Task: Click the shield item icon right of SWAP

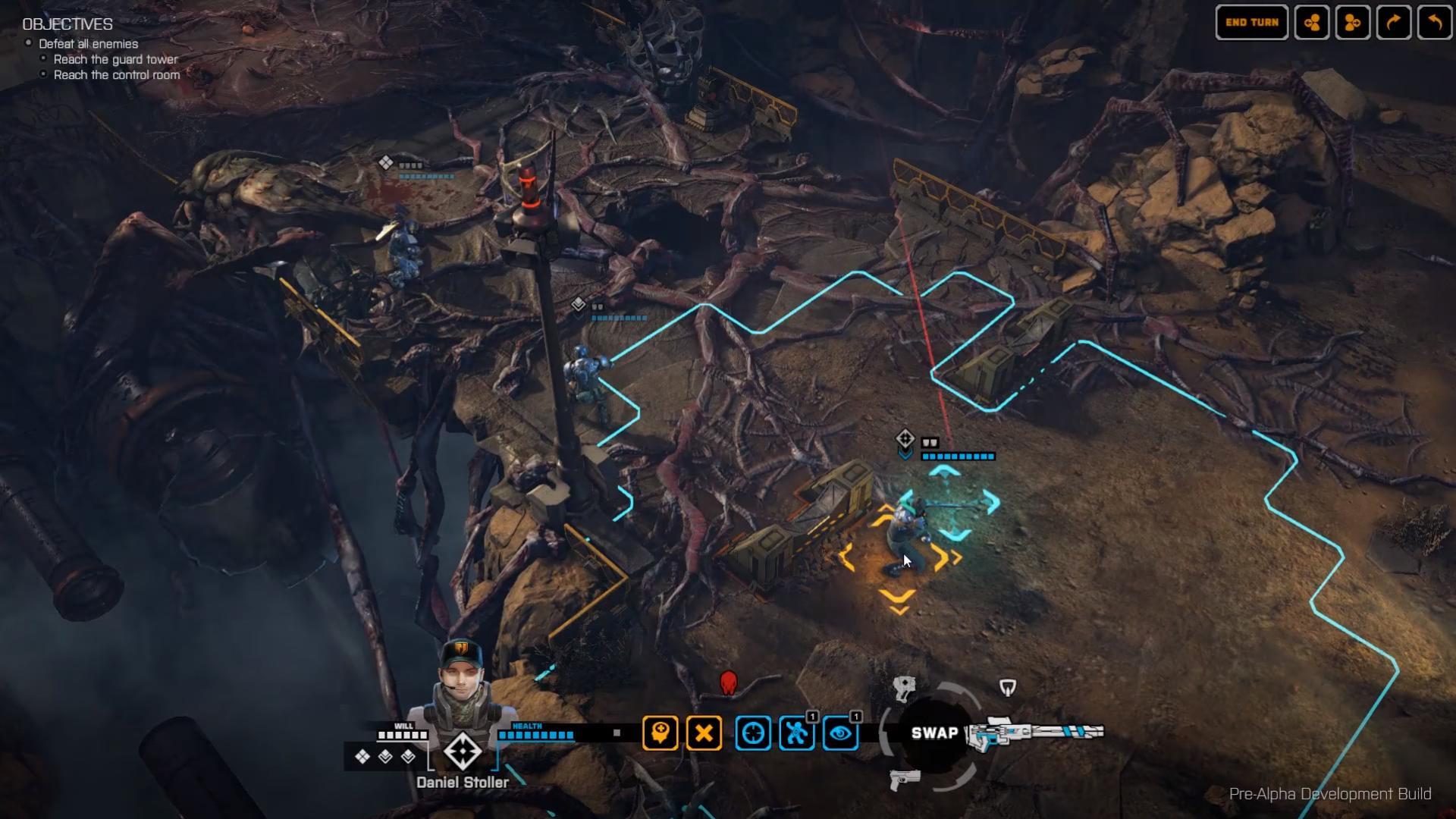Action: pyautogui.click(x=1009, y=687)
